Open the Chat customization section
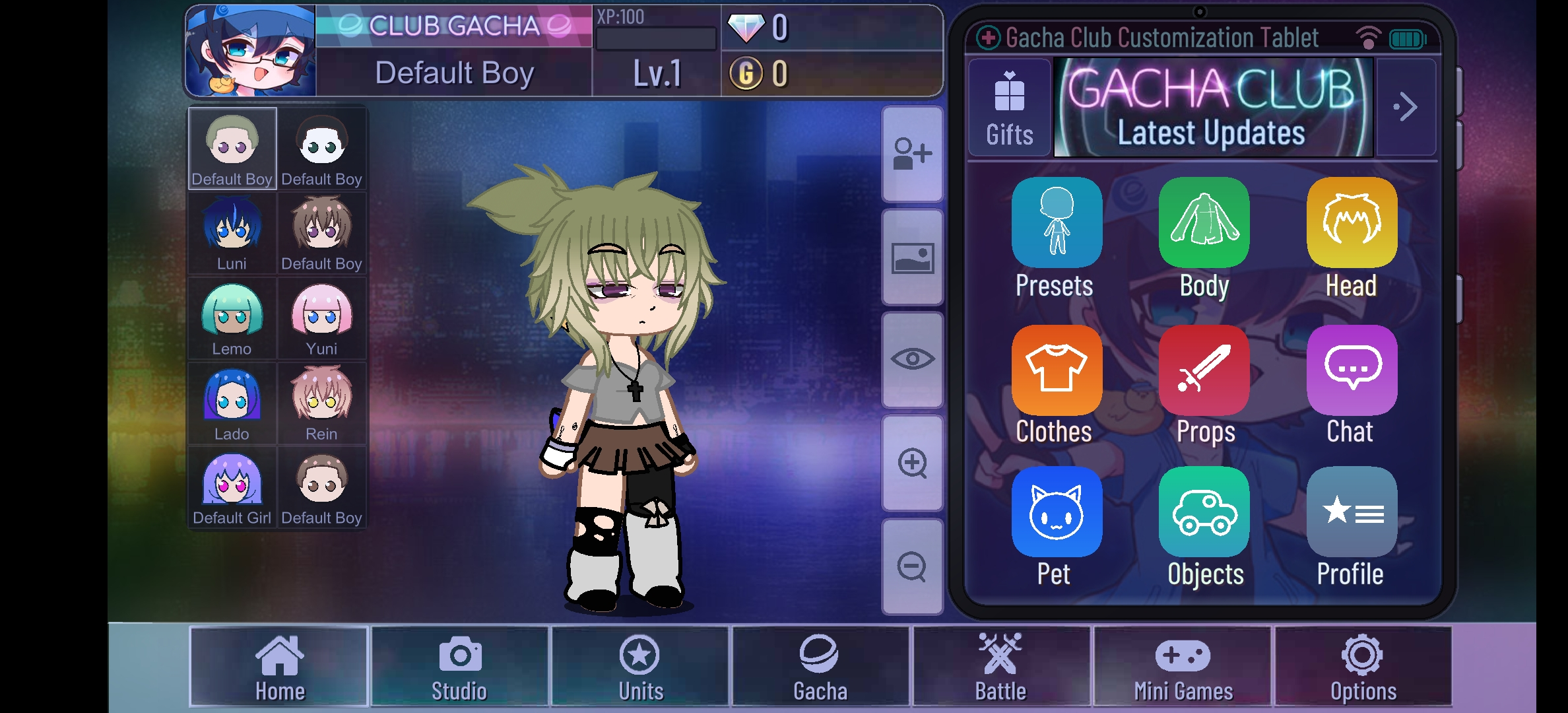This screenshot has height=713, width=1568. (1350, 370)
